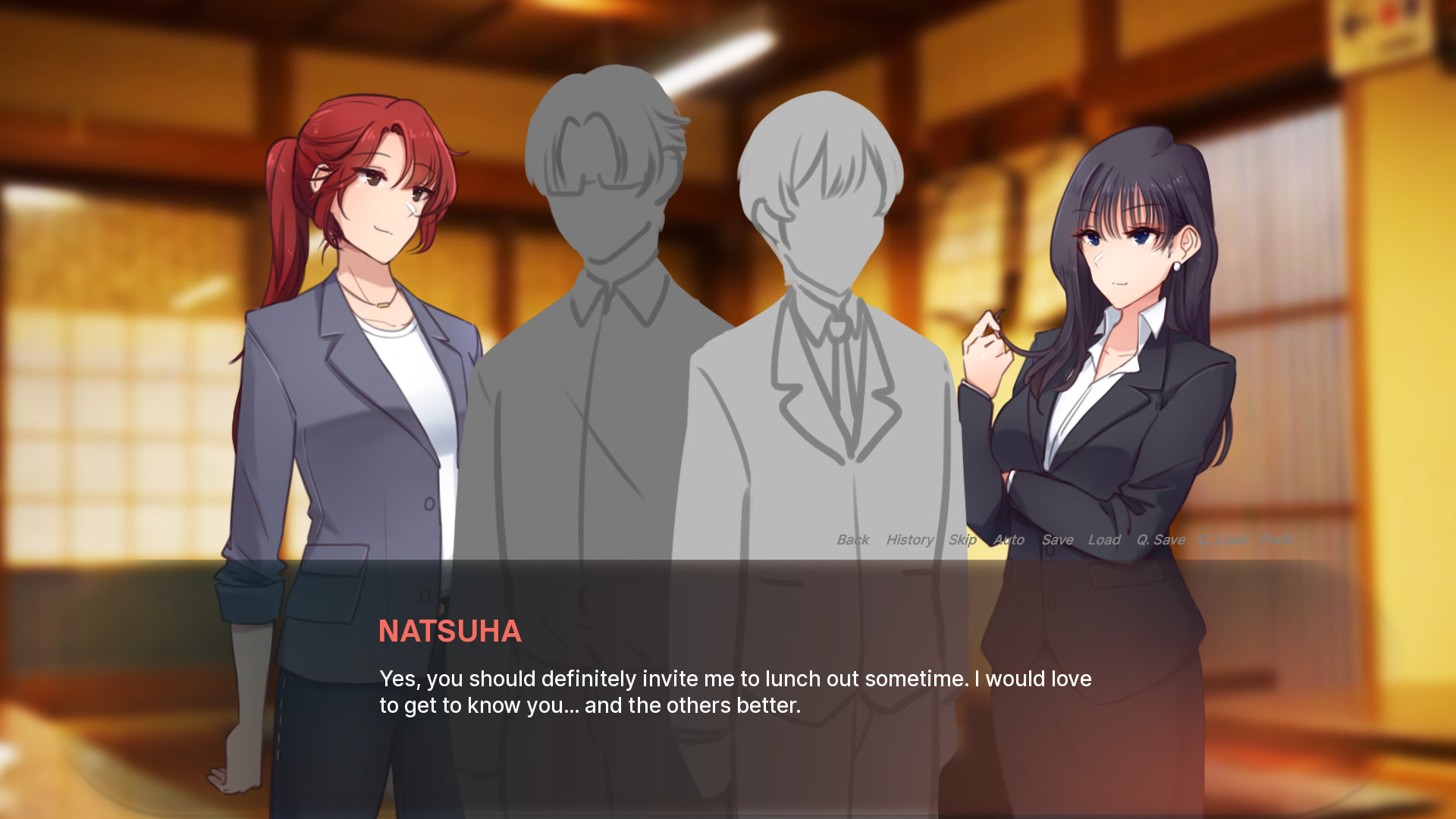This screenshot has width=1456, height=819.
Task: Perform a Quick Save
Action: 1160,540
